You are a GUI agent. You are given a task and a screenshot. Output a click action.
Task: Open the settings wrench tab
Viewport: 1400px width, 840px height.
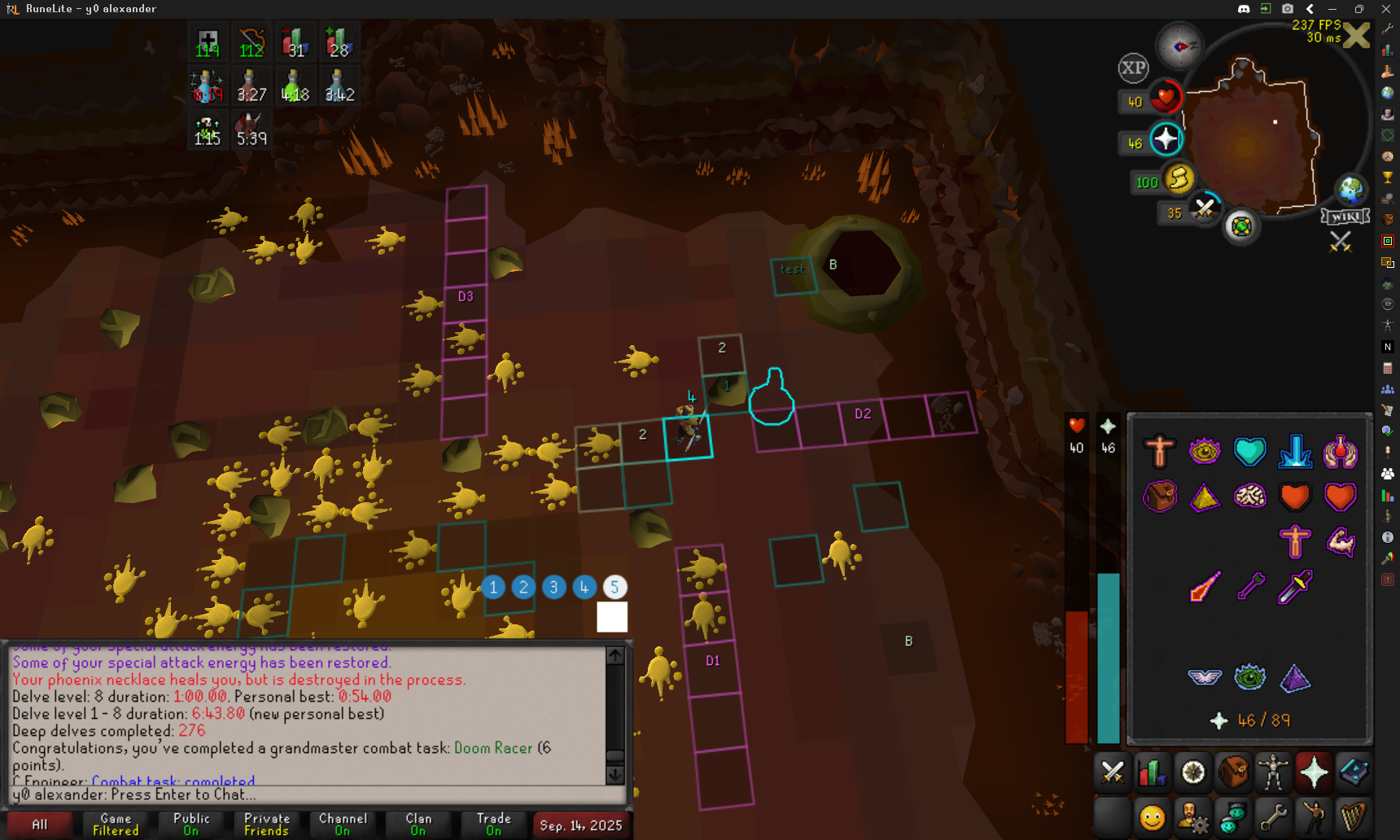(1273, 816)
